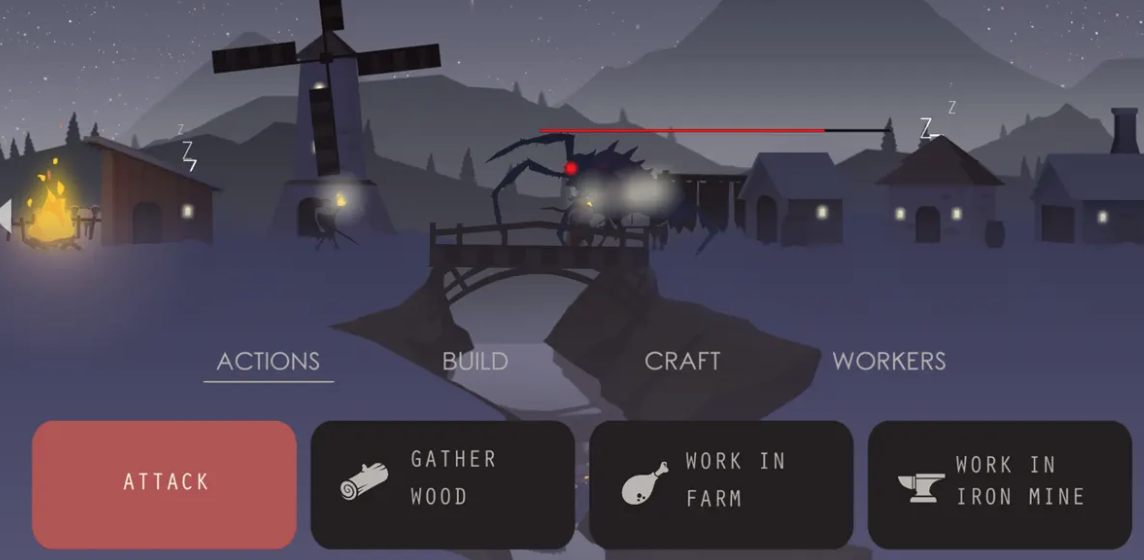
Task: Switch to the Actions tab
Action: coord(268,361)
